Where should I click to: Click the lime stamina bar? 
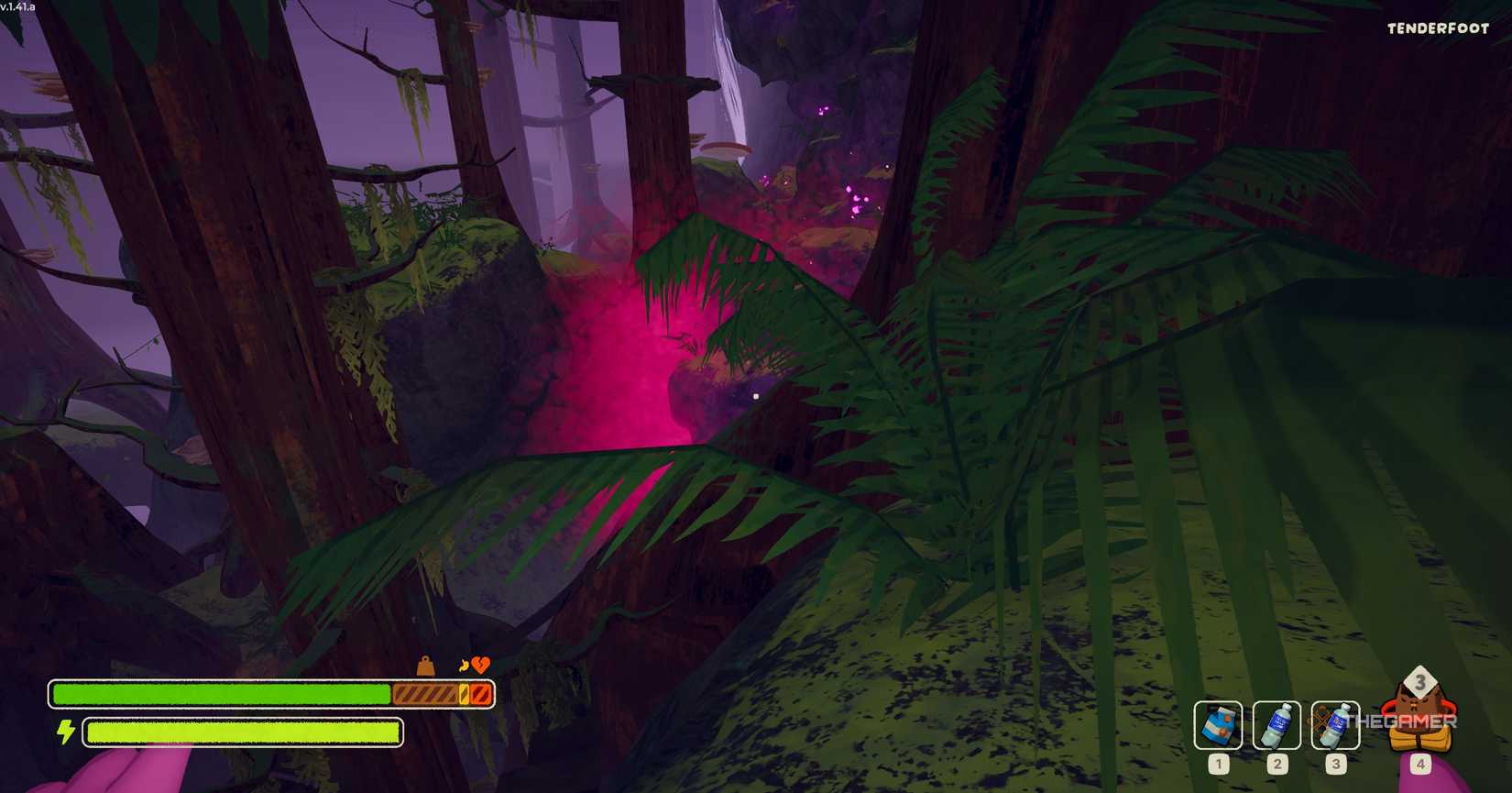[x=241, y=732]
